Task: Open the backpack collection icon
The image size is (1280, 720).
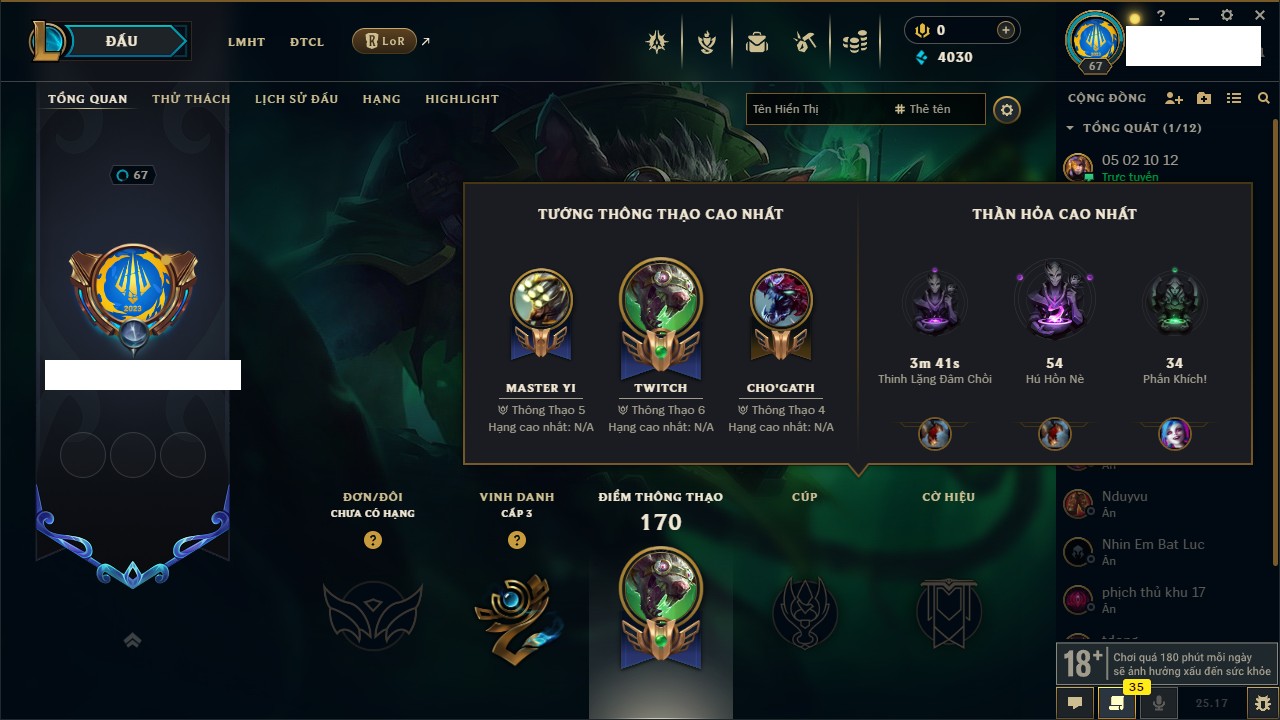Action: tap(756, 42)
